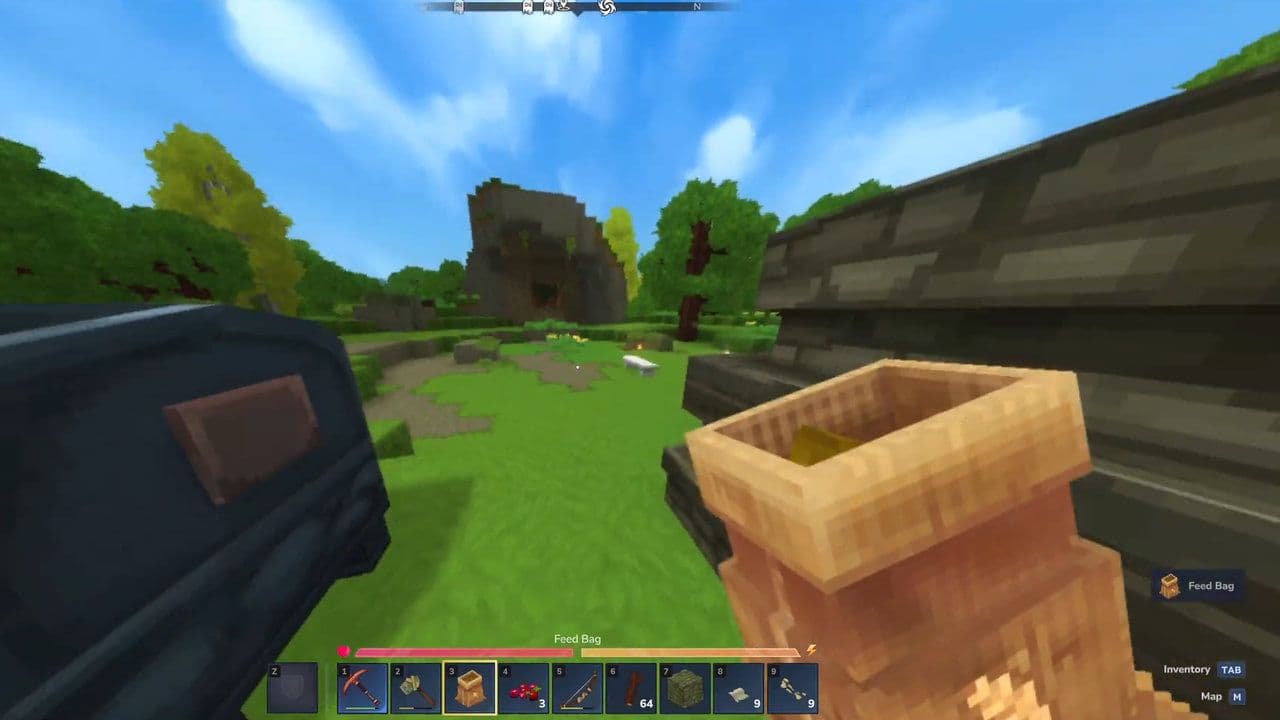Open the Inventory

1230,670
